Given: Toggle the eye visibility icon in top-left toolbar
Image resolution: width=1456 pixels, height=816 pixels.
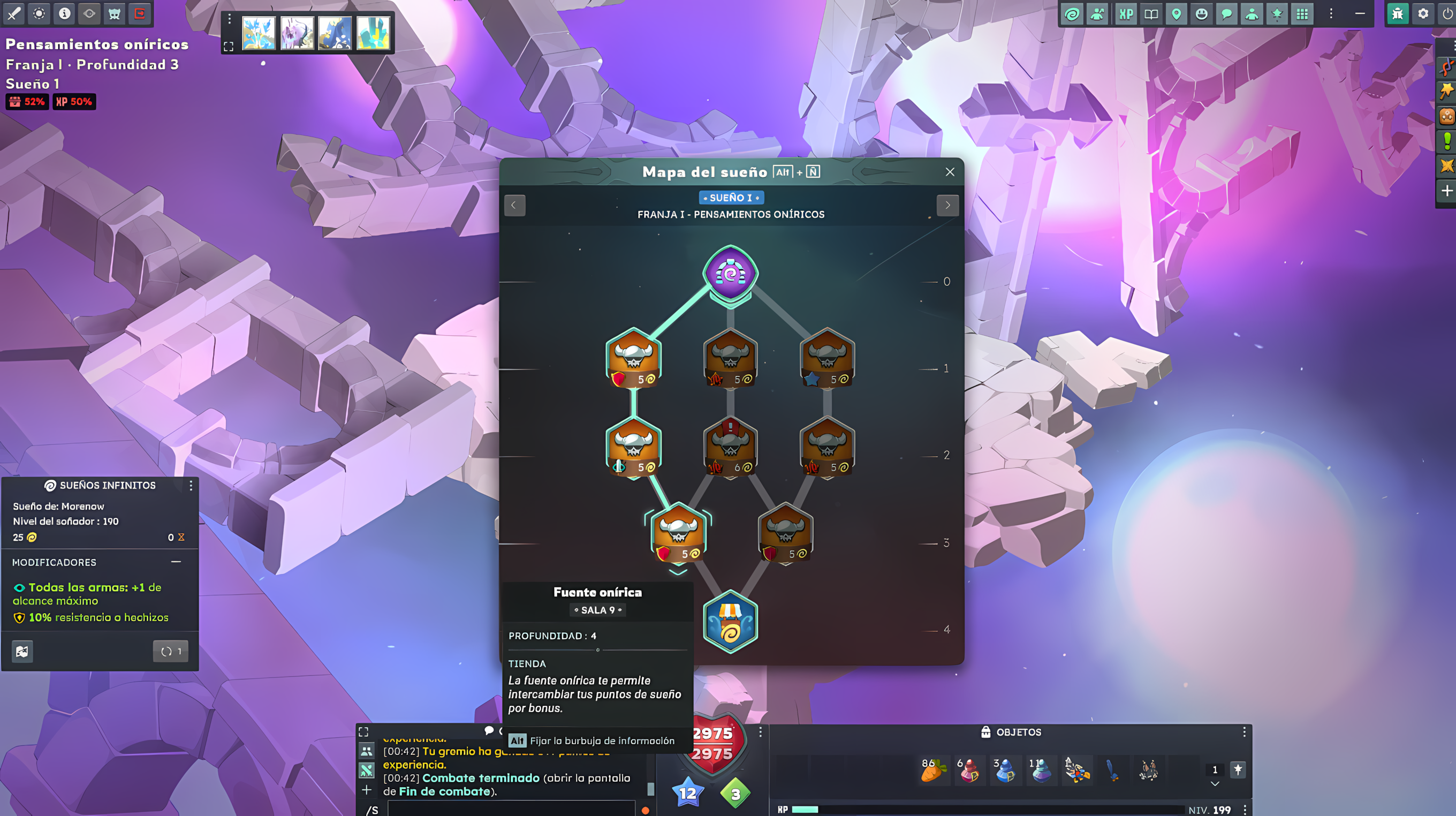Looking at the screenshot, I should tap(89, 14).
